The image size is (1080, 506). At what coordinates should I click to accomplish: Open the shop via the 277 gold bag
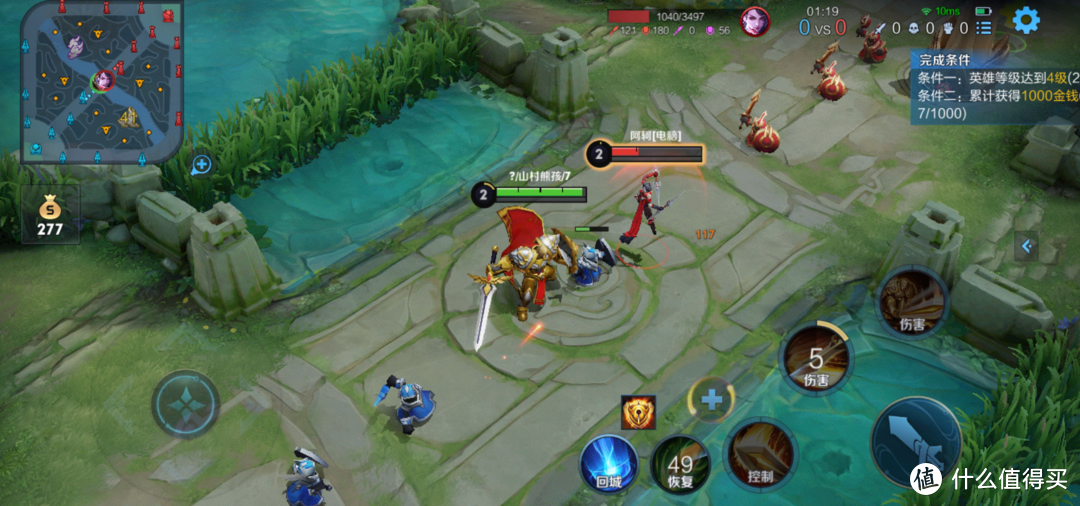(x=49, y=215)
